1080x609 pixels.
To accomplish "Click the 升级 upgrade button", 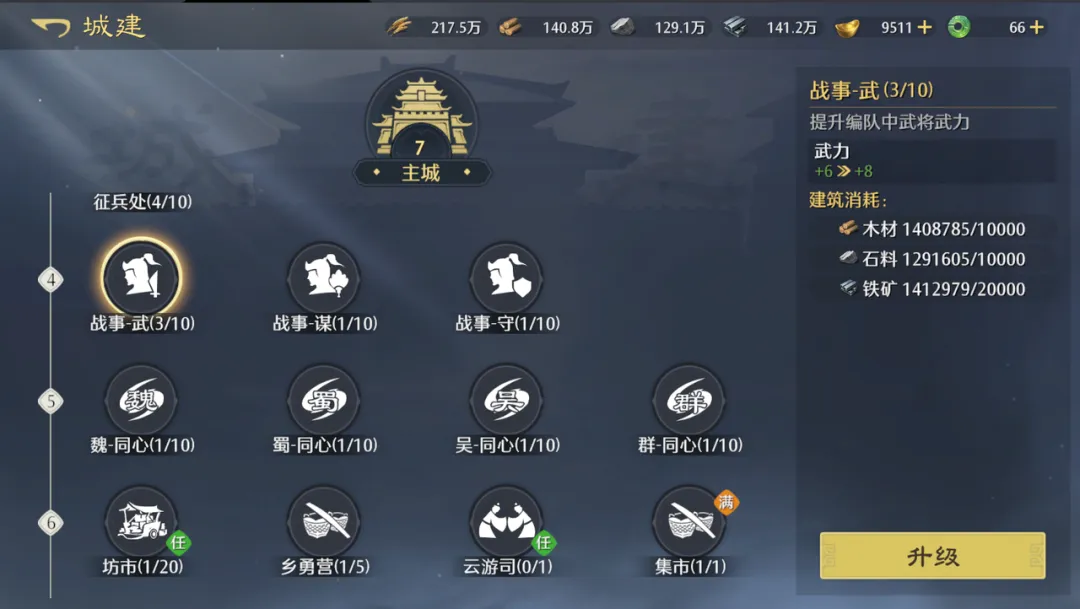I will coord(932,556).
